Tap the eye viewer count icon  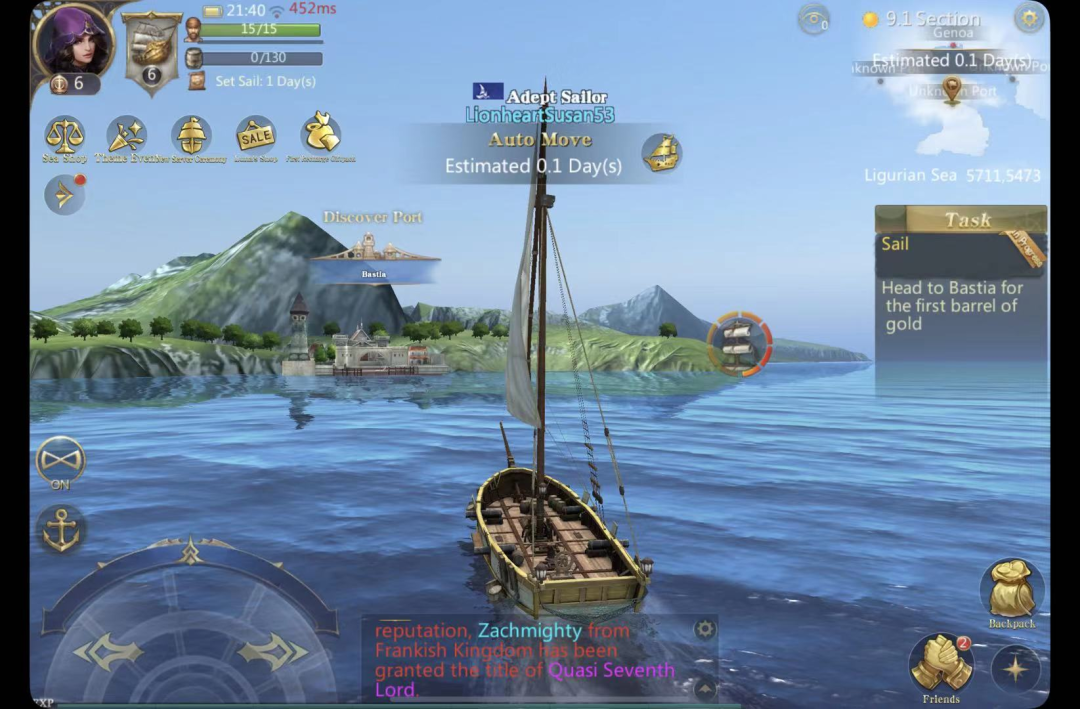pyautogui.click(x=814, y=18)
